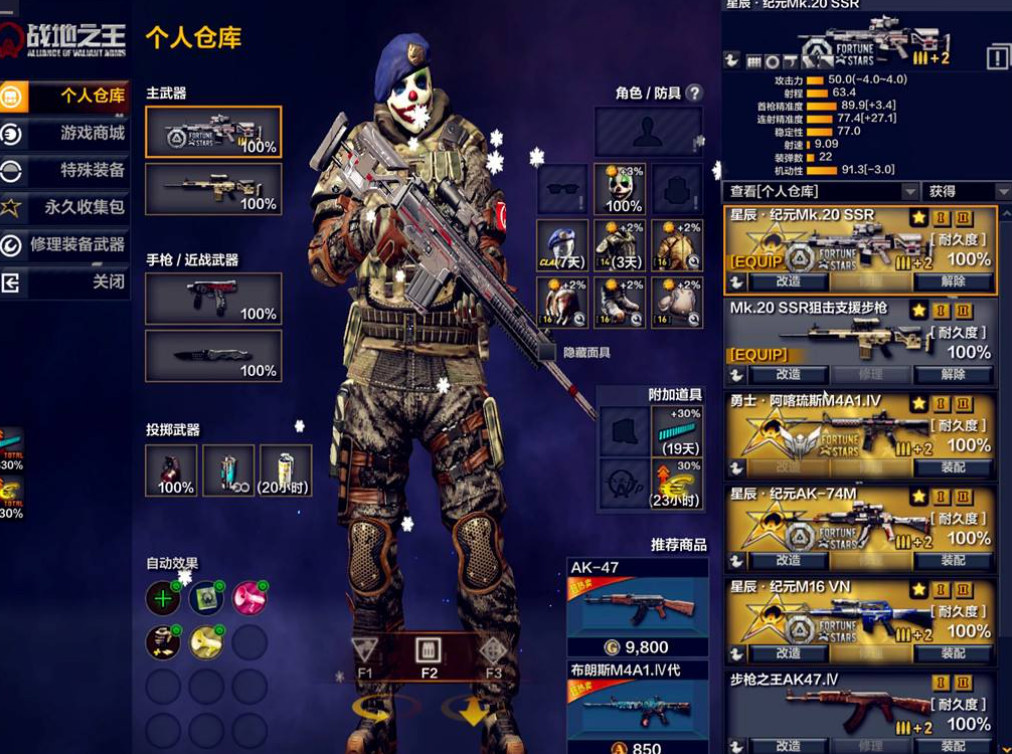
Task: Select the pistol secondary weapon slot
Action: (x=213, y=299)
